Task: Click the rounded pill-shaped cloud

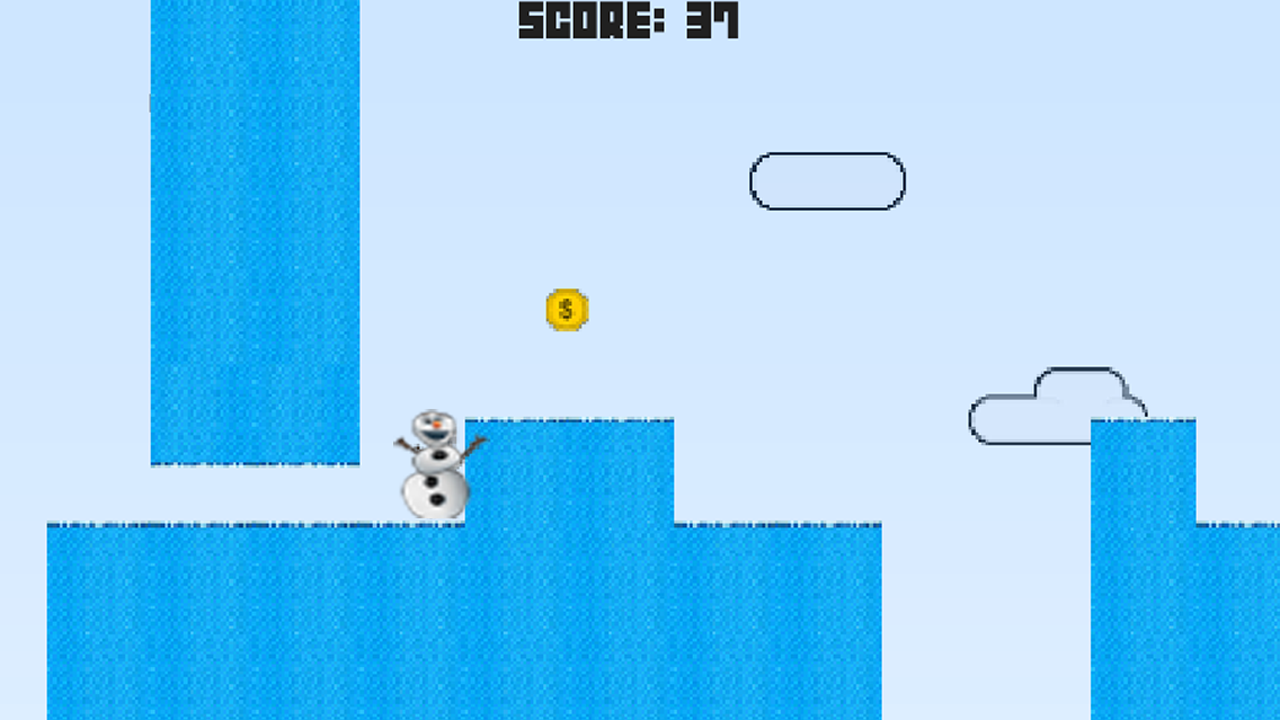Action: 827,181
